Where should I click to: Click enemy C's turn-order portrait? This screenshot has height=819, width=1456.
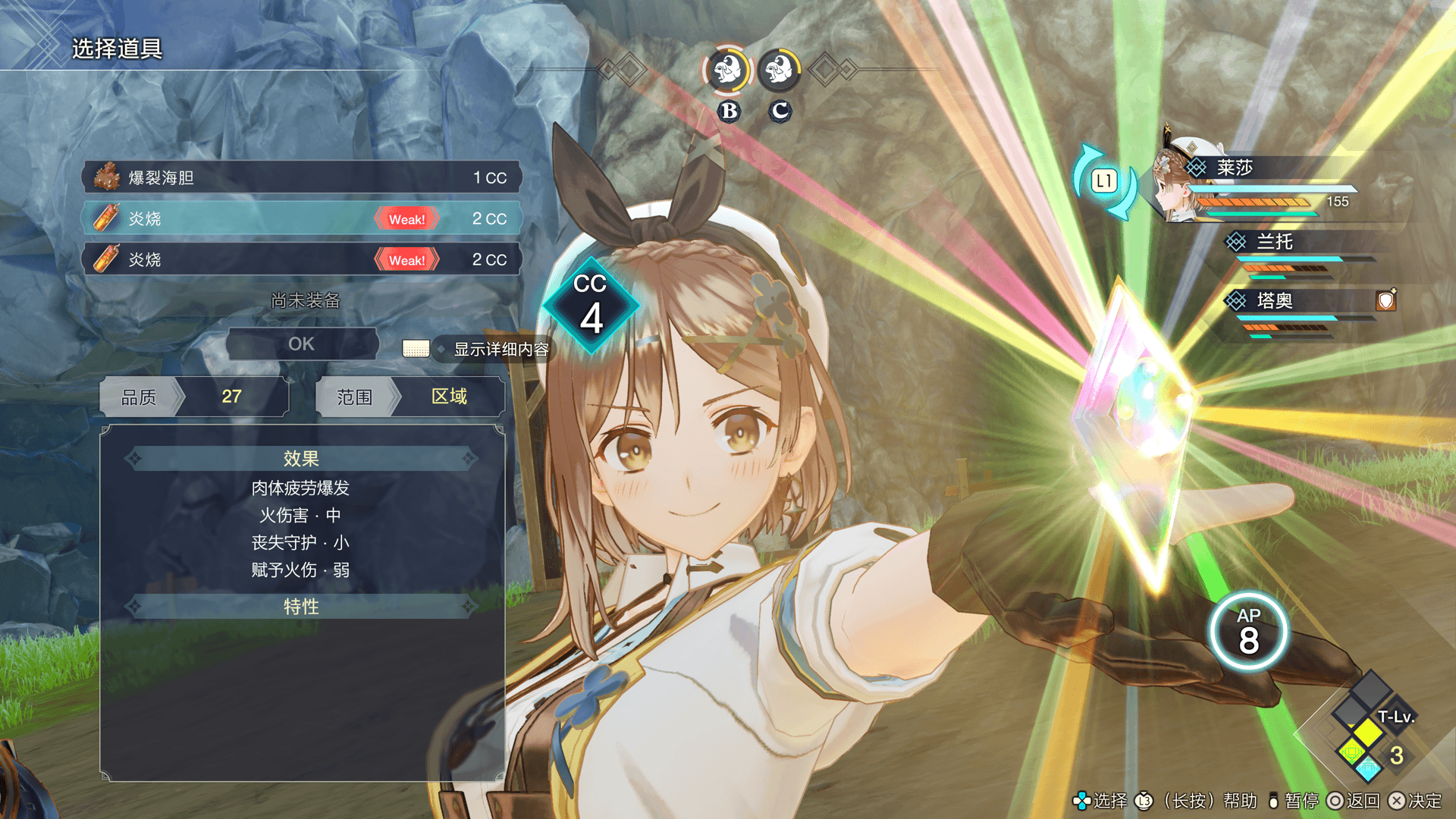779,71
